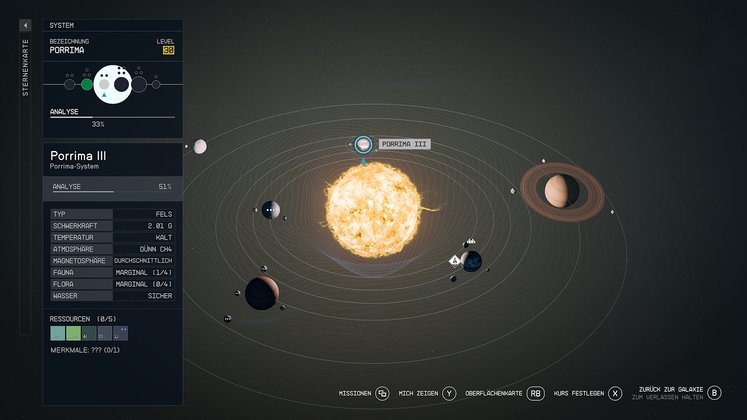Select the highlighted Porrima III planet marker
Image resolution: width=747 pixels, height=420 pixels.
coord(363,145)
